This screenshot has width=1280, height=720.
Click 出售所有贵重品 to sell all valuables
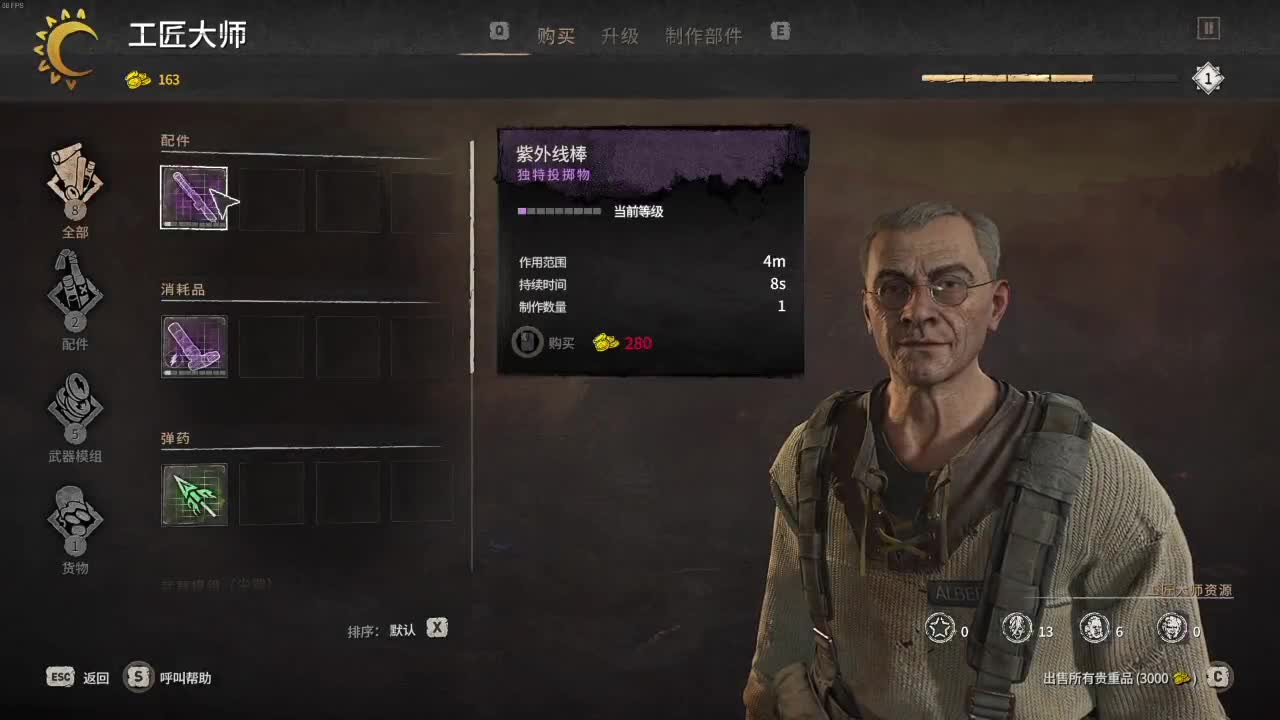1120,677
